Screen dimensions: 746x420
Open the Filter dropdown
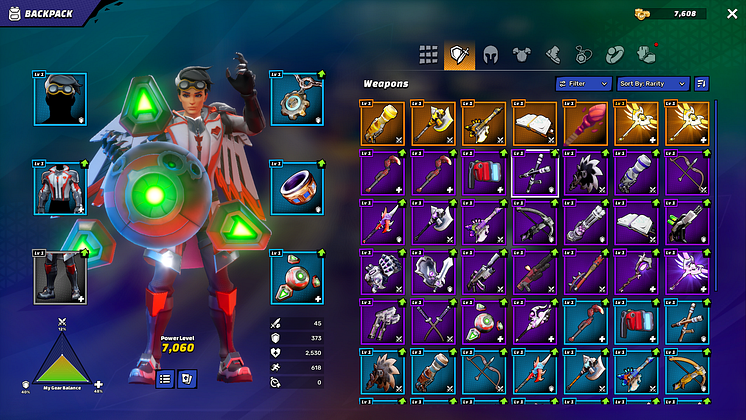584,84
